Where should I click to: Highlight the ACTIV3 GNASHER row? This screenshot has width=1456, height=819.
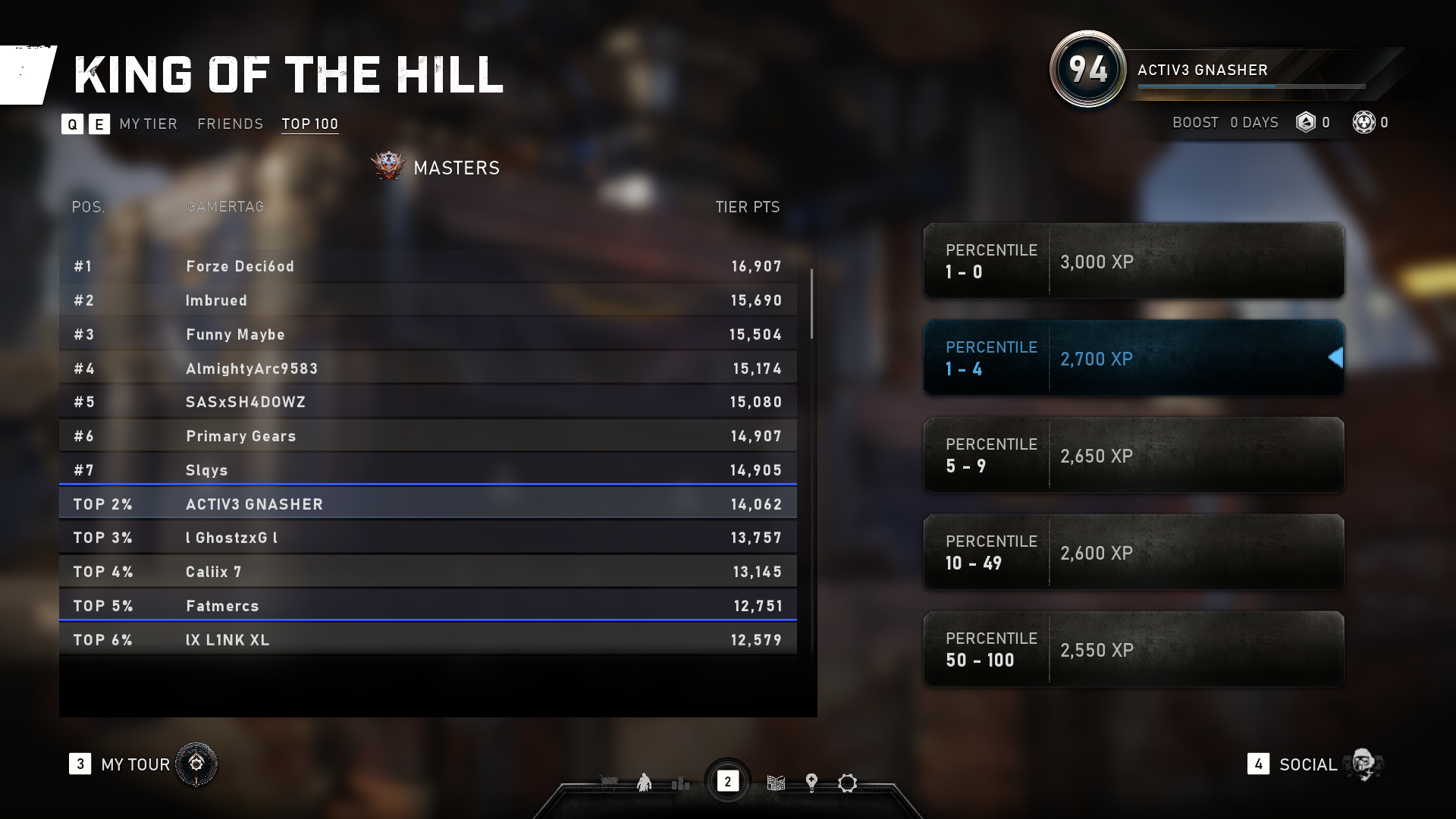point(428,504)
